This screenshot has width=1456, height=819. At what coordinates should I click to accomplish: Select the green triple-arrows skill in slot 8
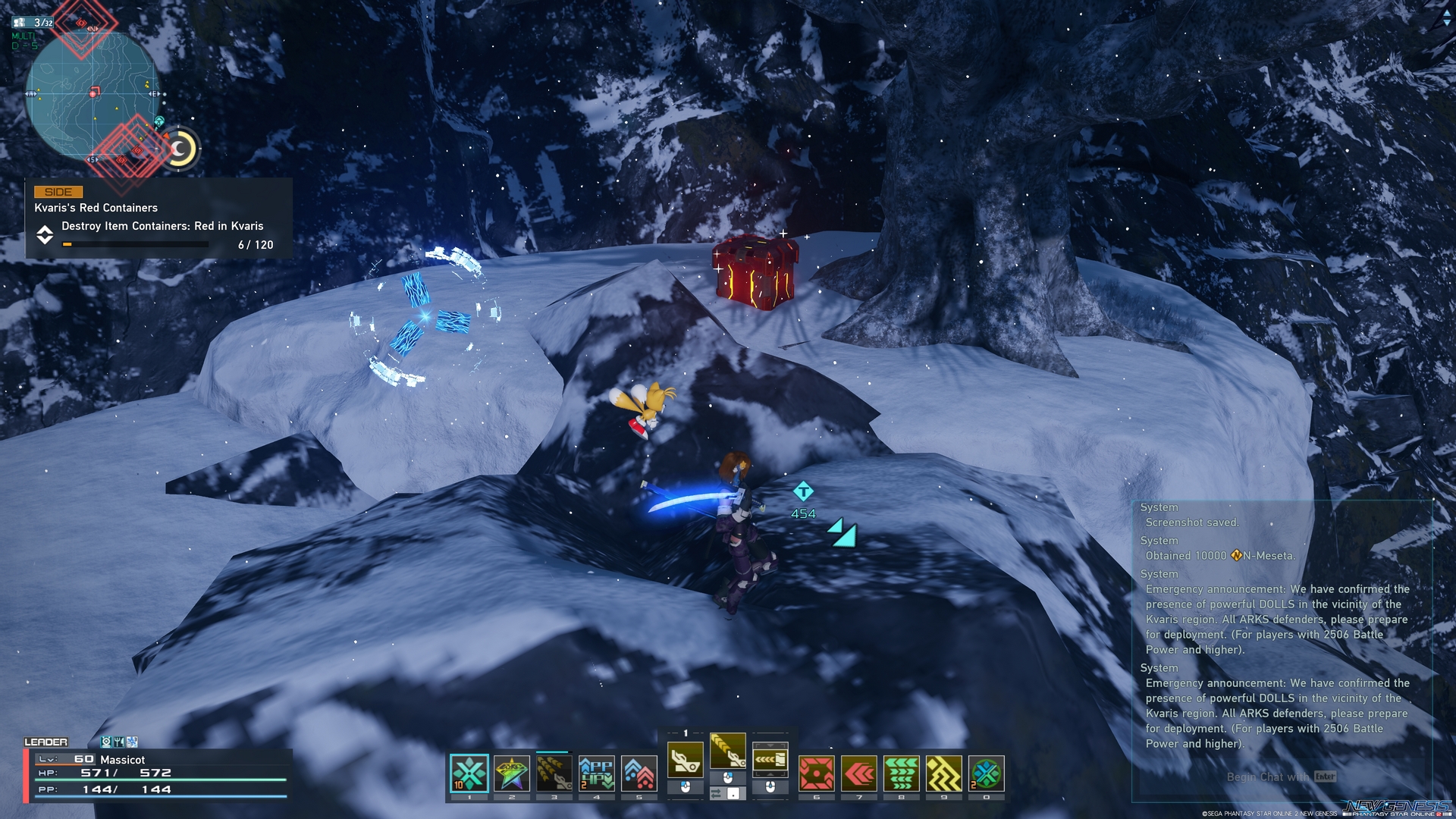(x=859, y=771)
